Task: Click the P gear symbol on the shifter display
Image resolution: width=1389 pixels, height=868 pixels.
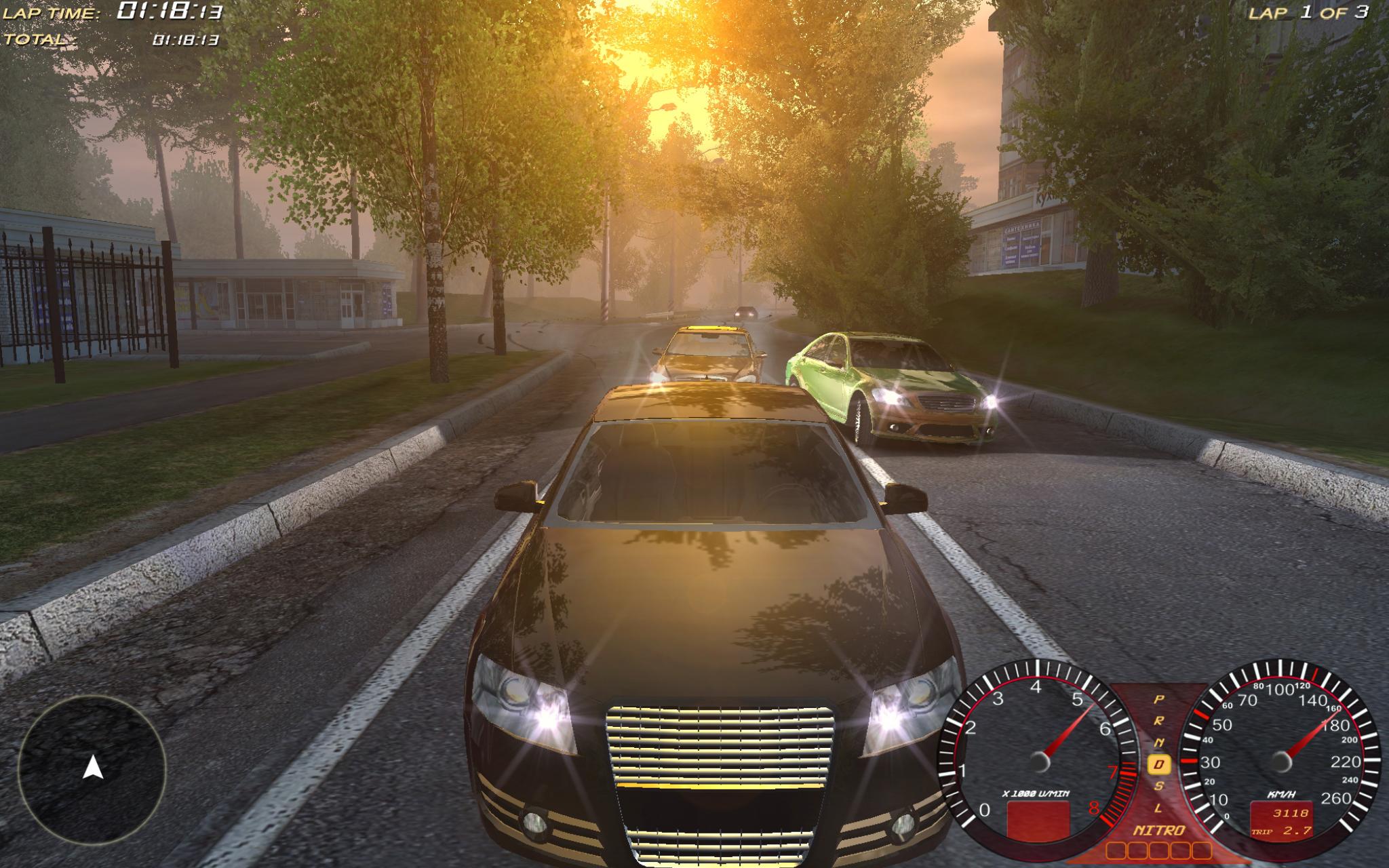Action: 1159,698
